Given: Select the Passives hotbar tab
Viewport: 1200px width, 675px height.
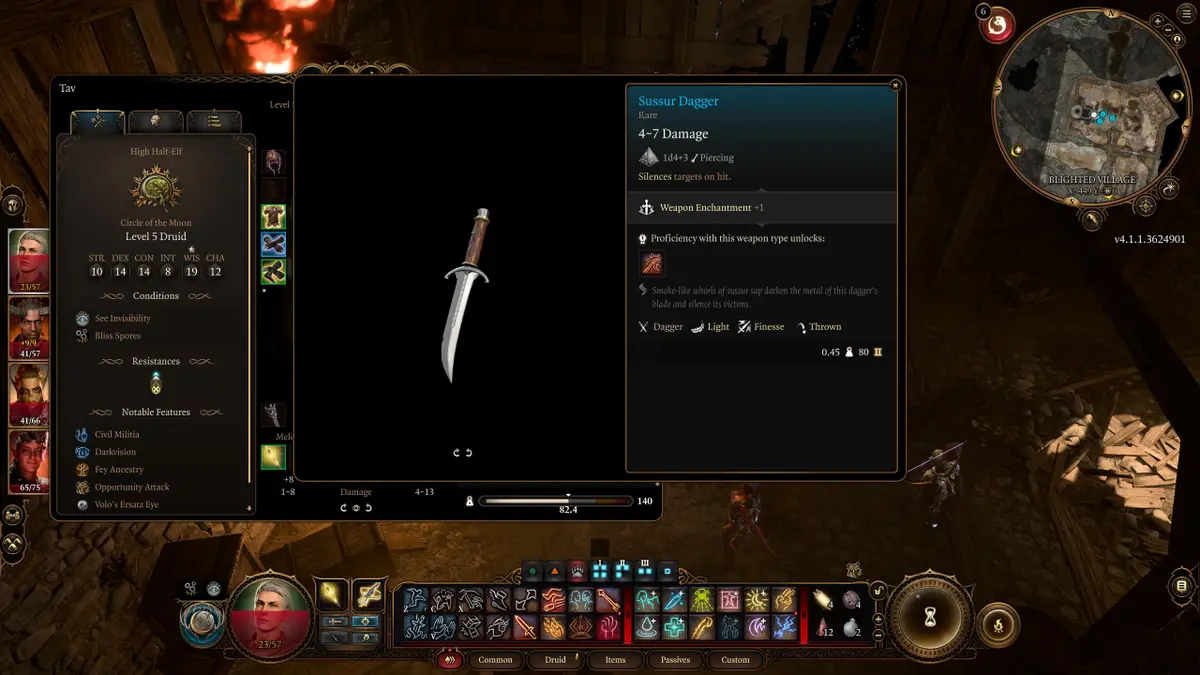Looking at the screenshot, I should point(675,660).
